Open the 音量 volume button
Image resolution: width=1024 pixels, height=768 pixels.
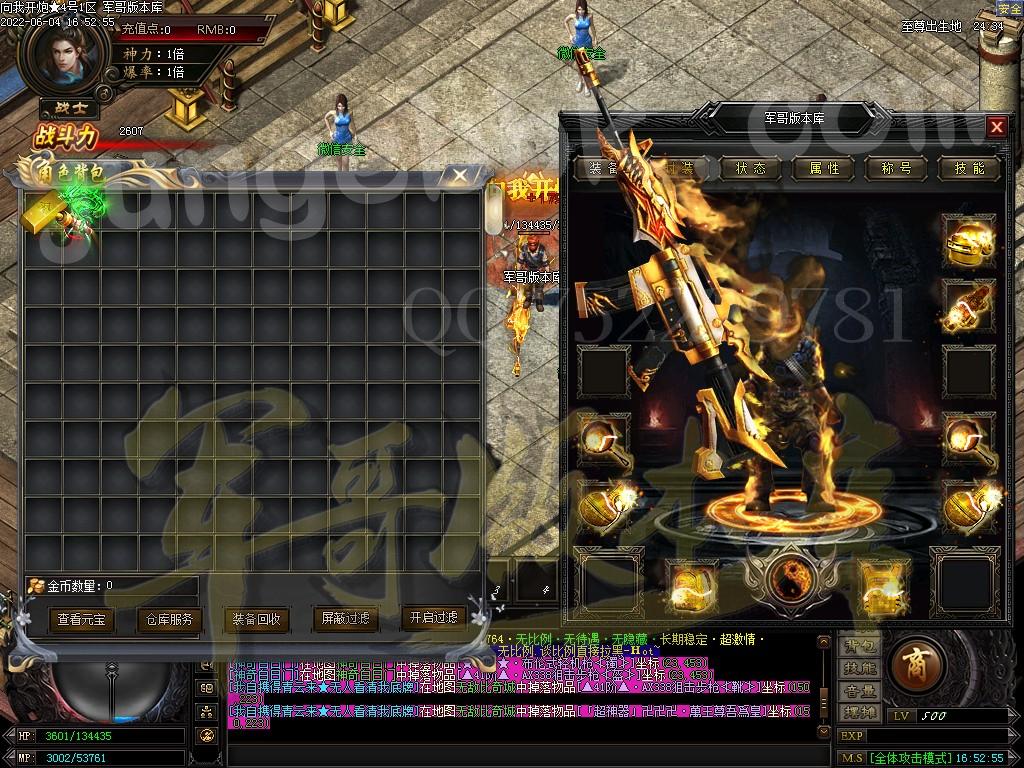click(x=860, y=691)
